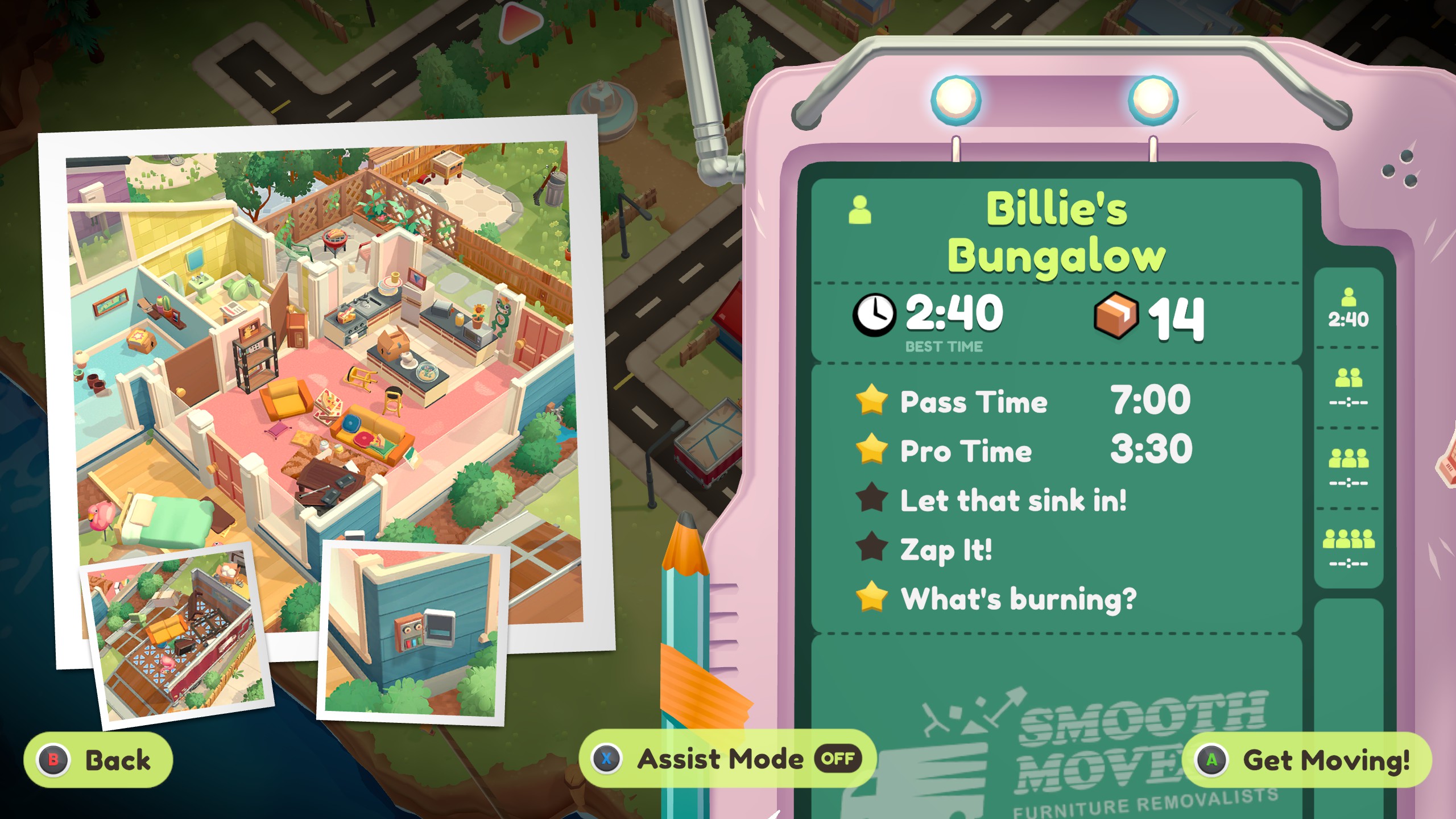Screen dimensions: 1456x819
Task: Select the Let that sink in! objective
Action: [x=1012, y=500]
